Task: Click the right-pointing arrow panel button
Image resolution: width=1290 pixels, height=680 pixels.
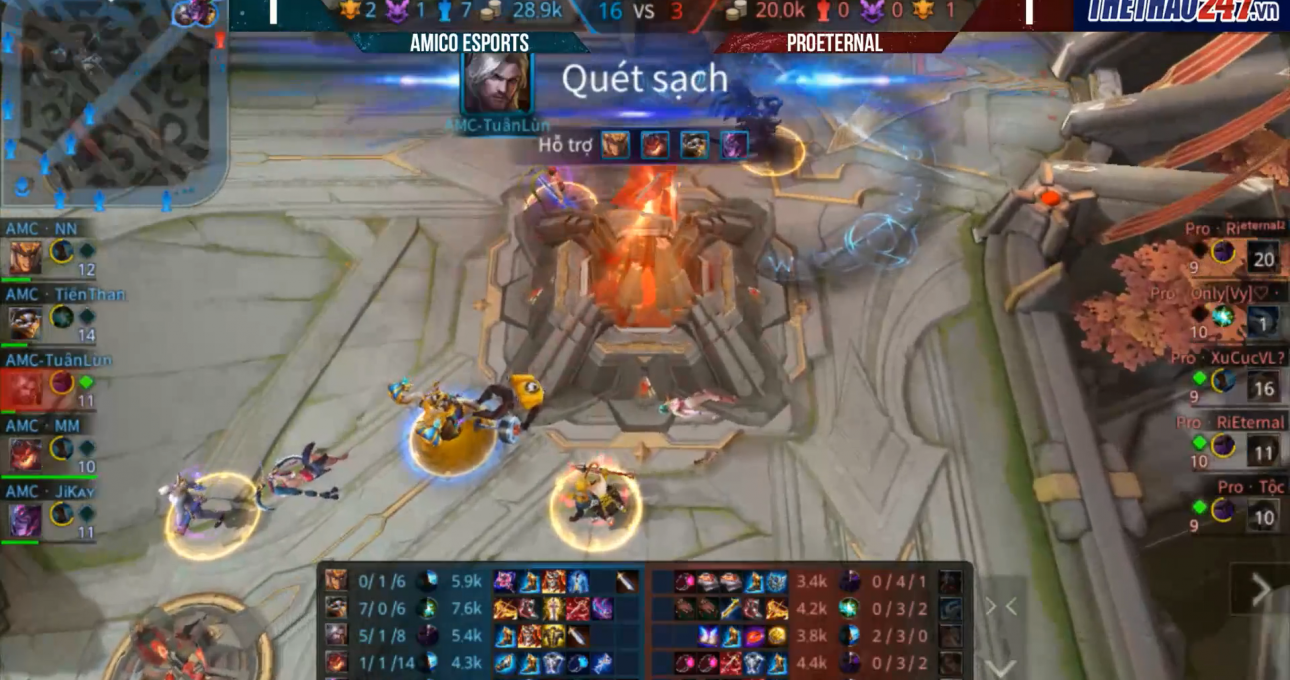Action: [x=1261, y=590]
